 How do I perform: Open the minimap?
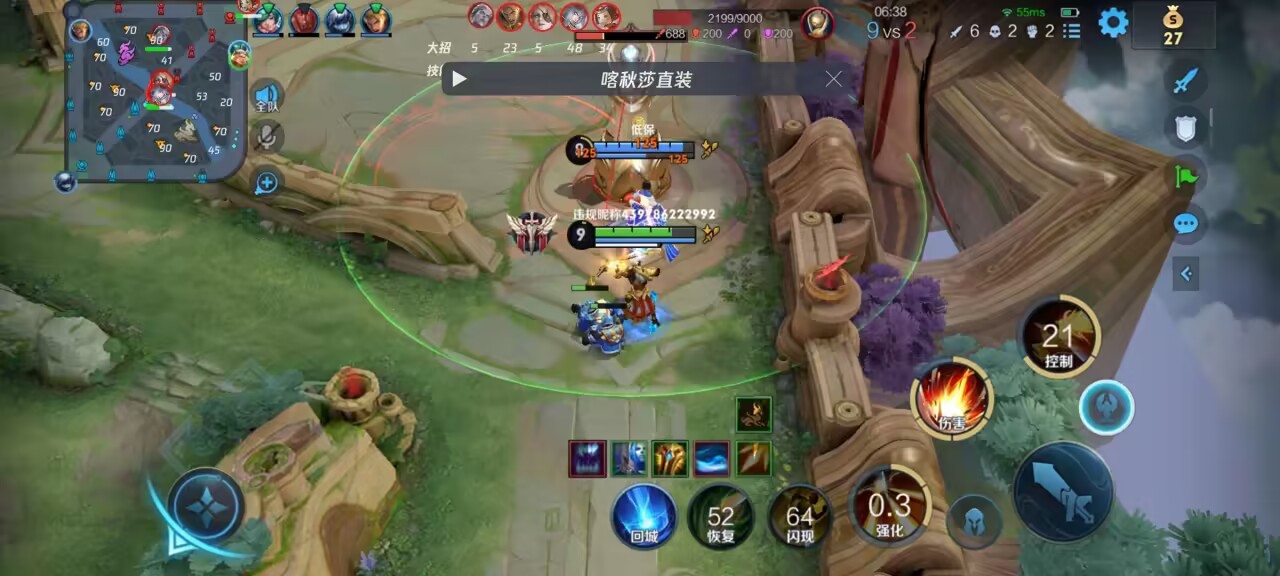[x=155, y=92]
